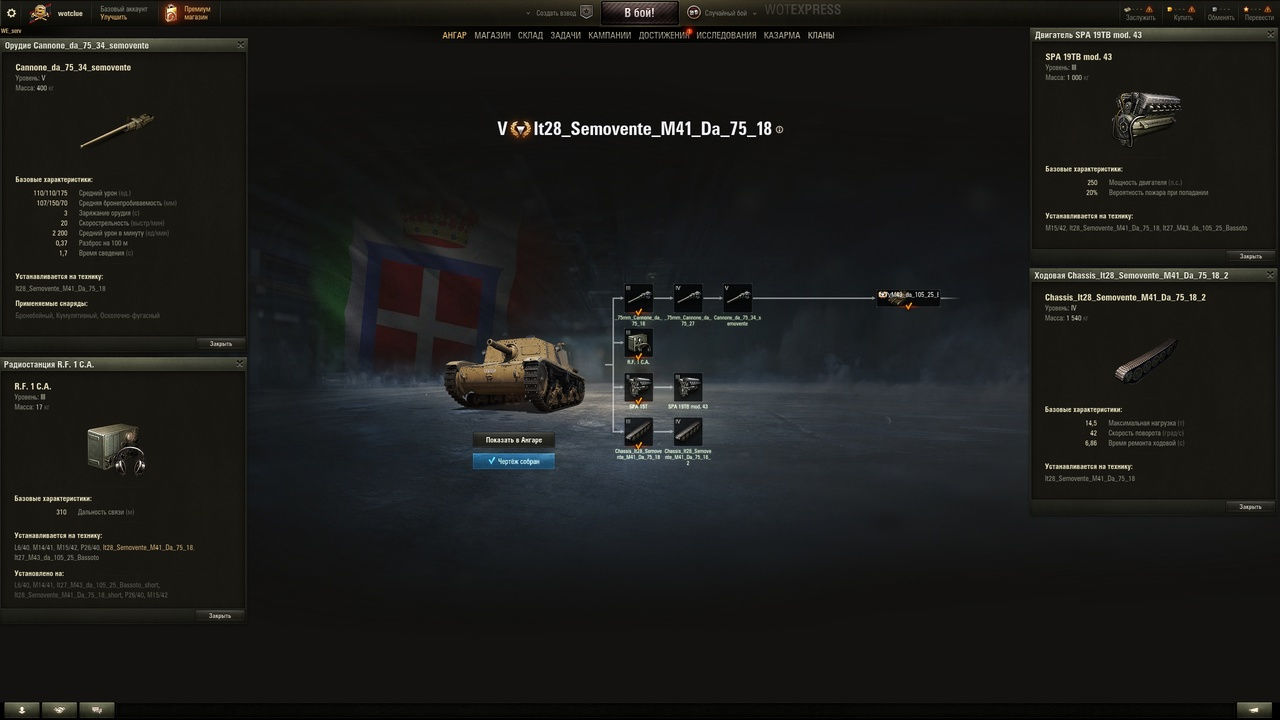Viewport: 1280px width, 720px height.
Task: Go to the КЛАНЫ tab
Action: pyautogui.click(x=821, y=35)
